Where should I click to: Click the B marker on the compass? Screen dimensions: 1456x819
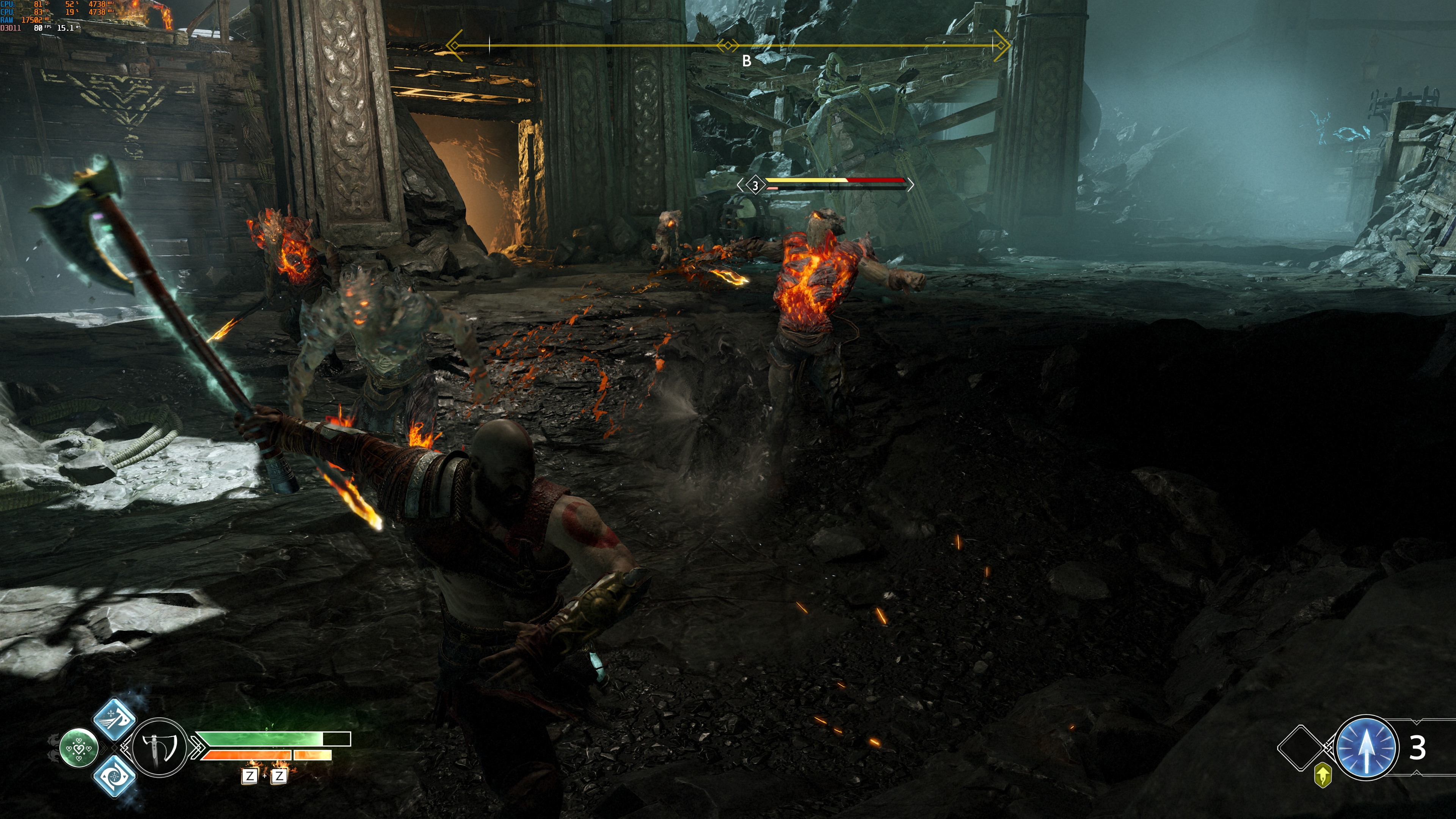[x=747, y=61]
